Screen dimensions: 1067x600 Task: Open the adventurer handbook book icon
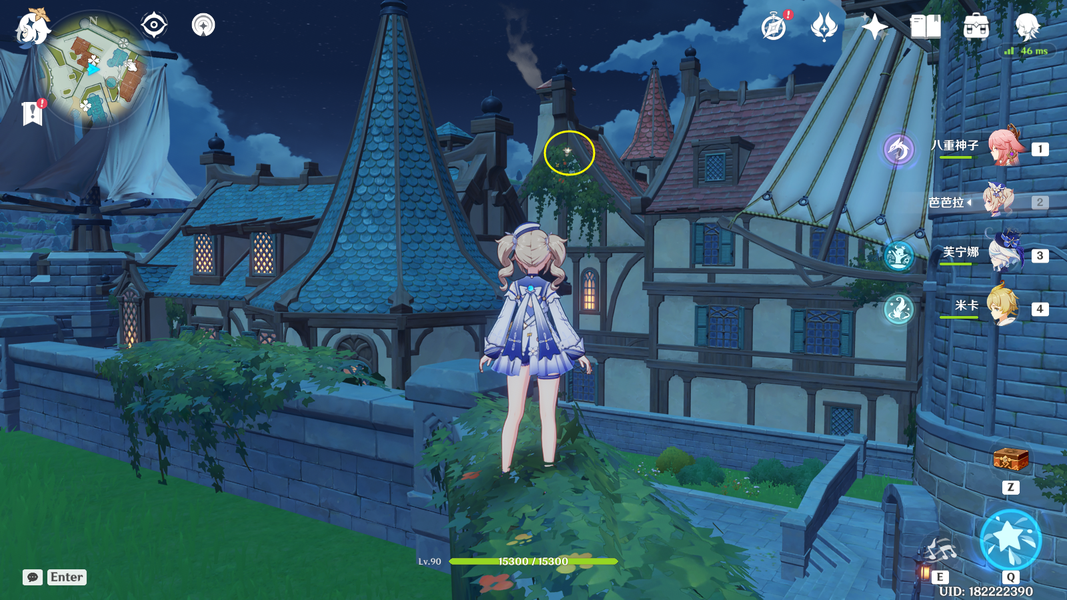[x=925, y=27]
